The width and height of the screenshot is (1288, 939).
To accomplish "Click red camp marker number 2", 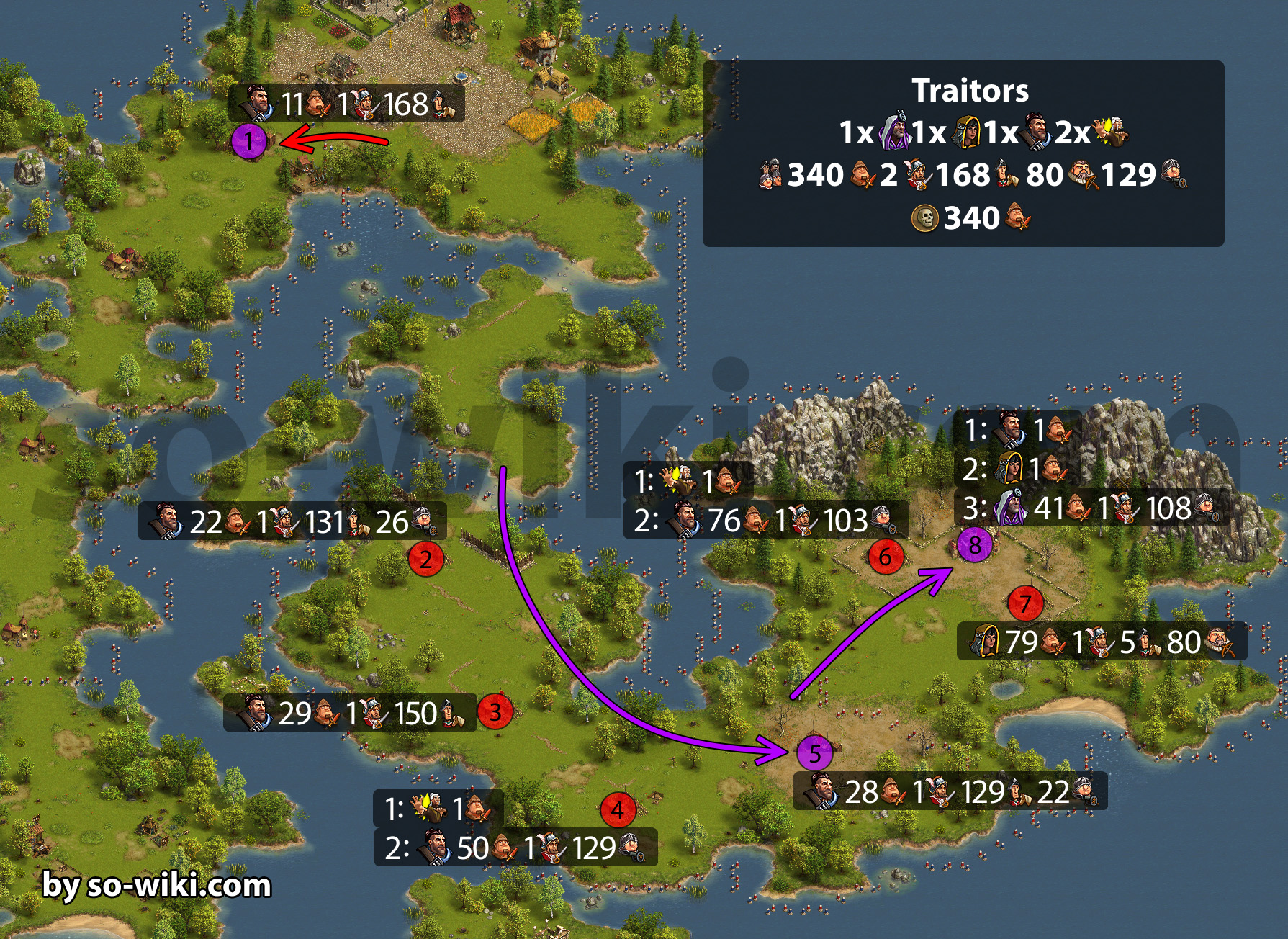I will click(x=425, y=559).
